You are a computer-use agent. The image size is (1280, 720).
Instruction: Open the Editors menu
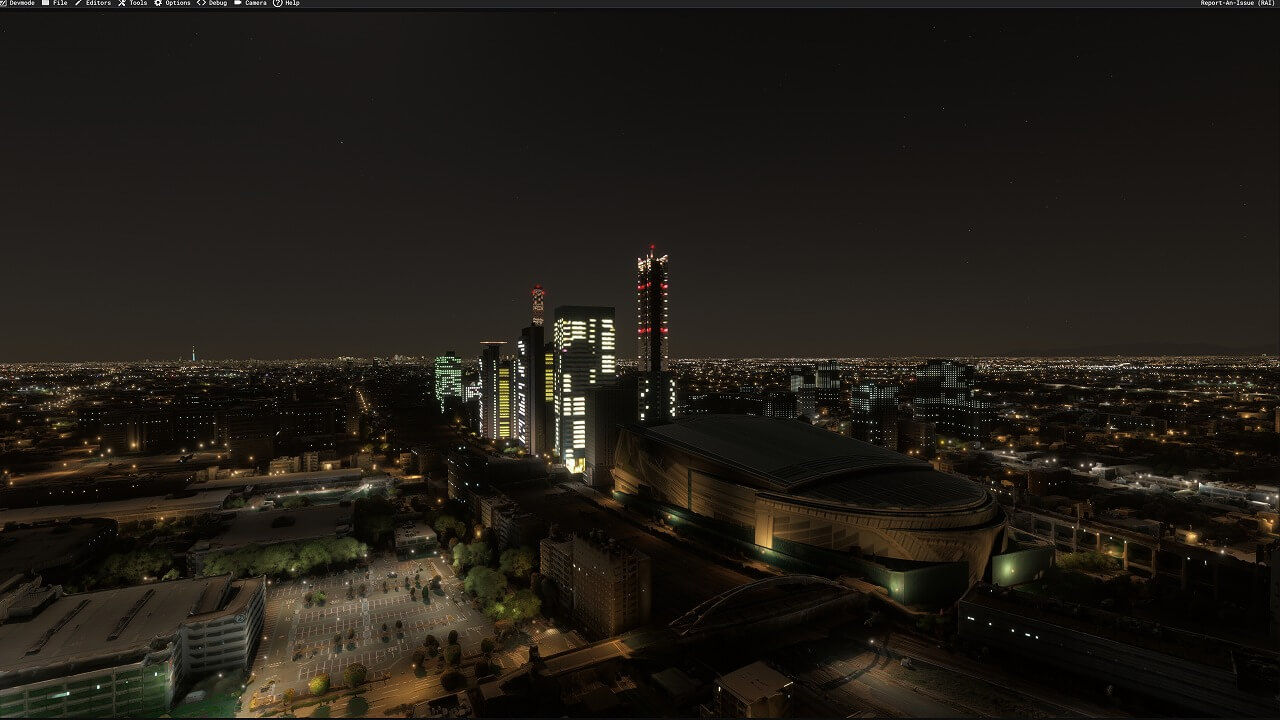(x=97, y=3)
